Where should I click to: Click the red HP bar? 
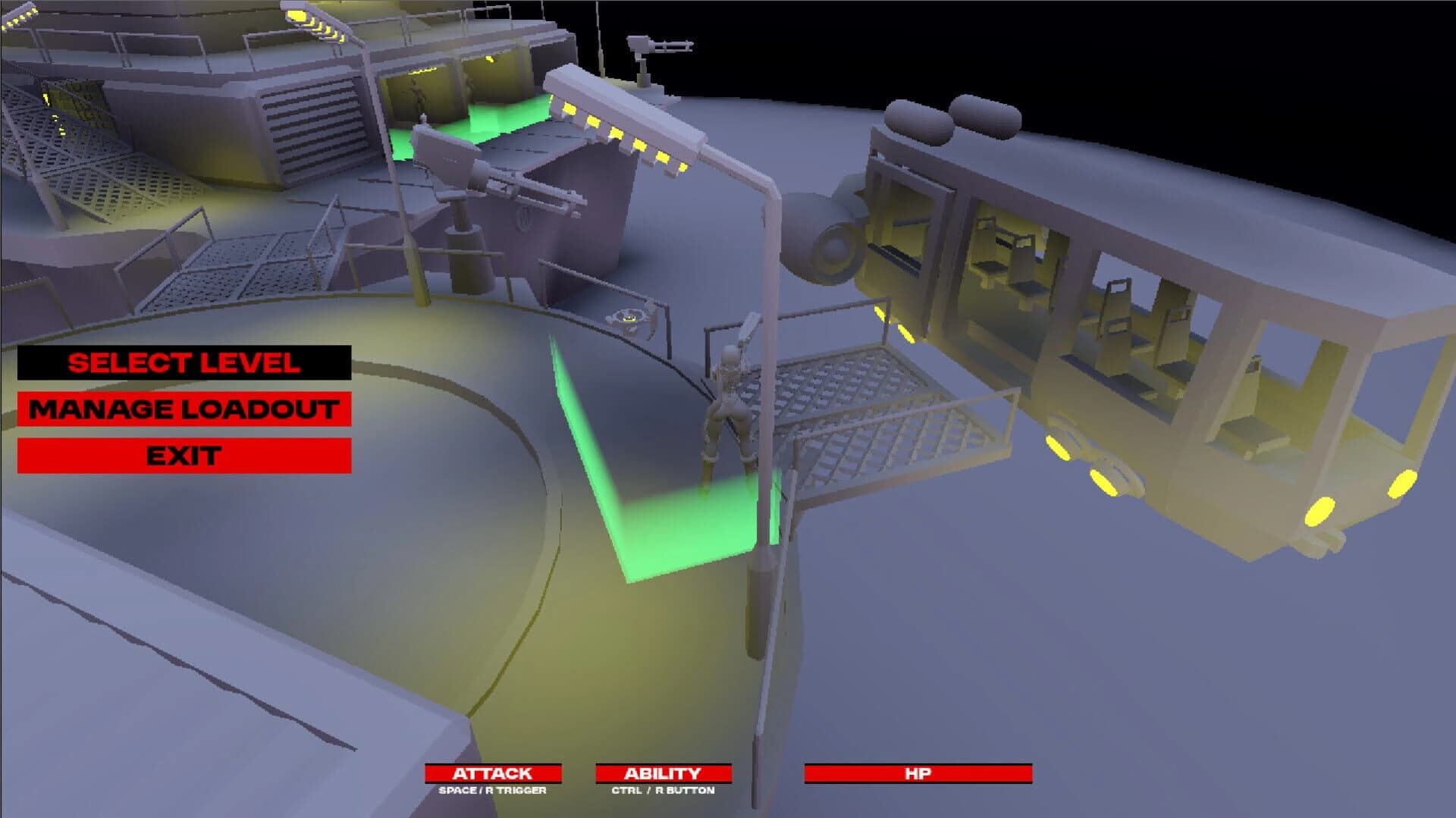[918, 774]
